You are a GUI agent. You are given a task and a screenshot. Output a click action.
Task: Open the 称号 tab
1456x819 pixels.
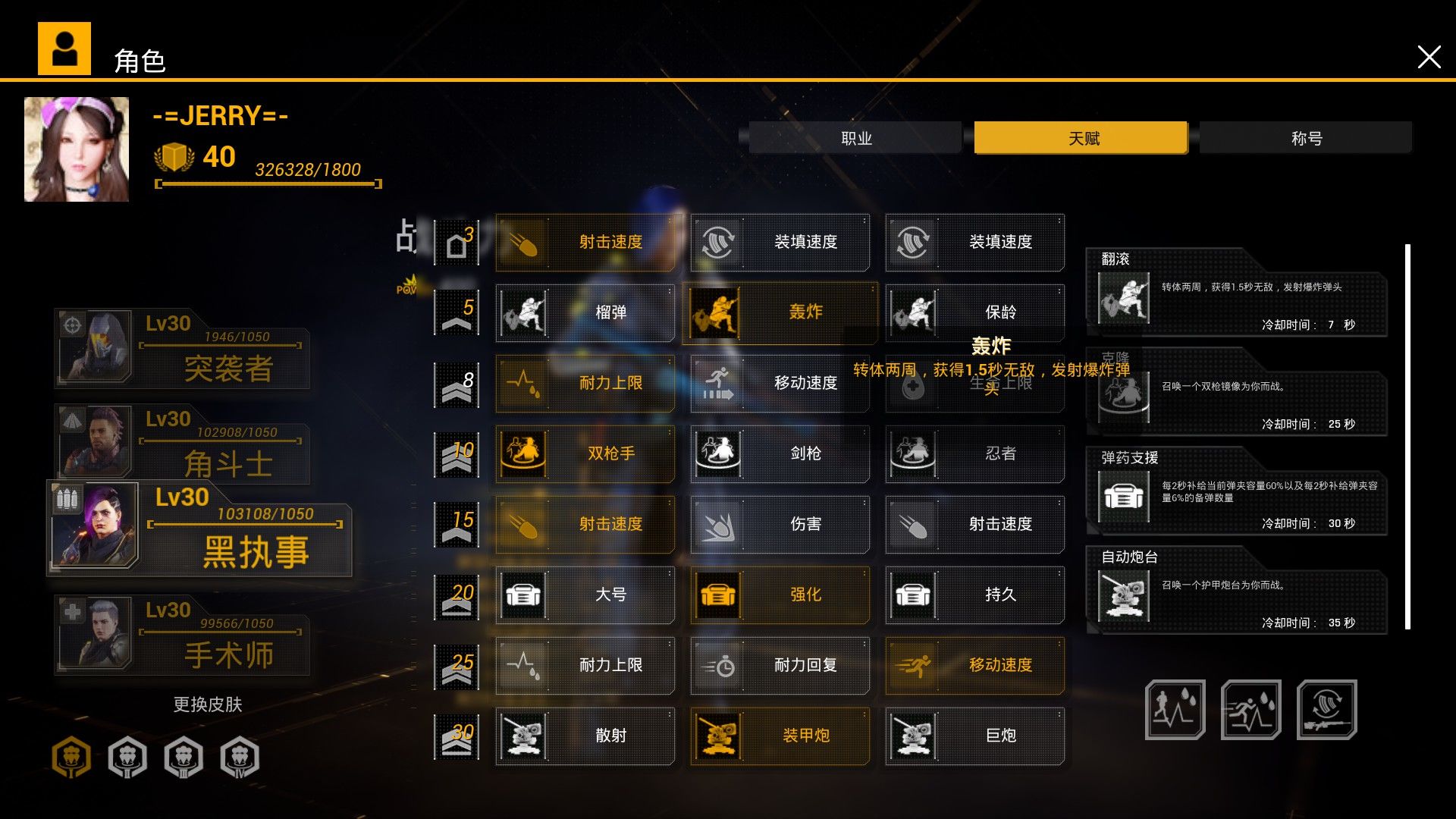coord(1306,137)
